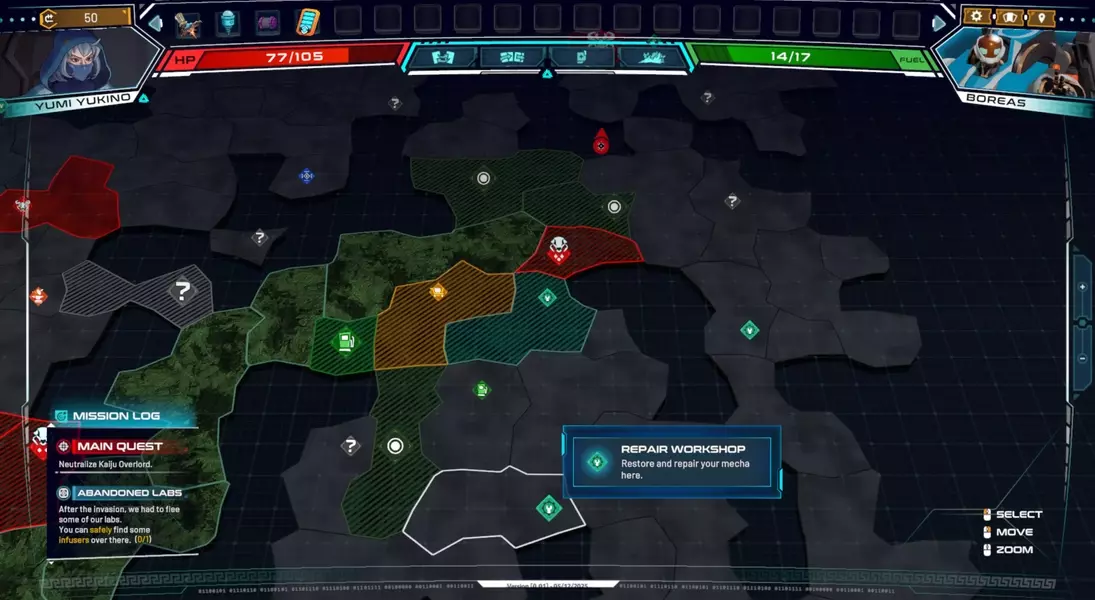Select the first inventory item slot
The image size is (1095, 600).
coord(187,23)
